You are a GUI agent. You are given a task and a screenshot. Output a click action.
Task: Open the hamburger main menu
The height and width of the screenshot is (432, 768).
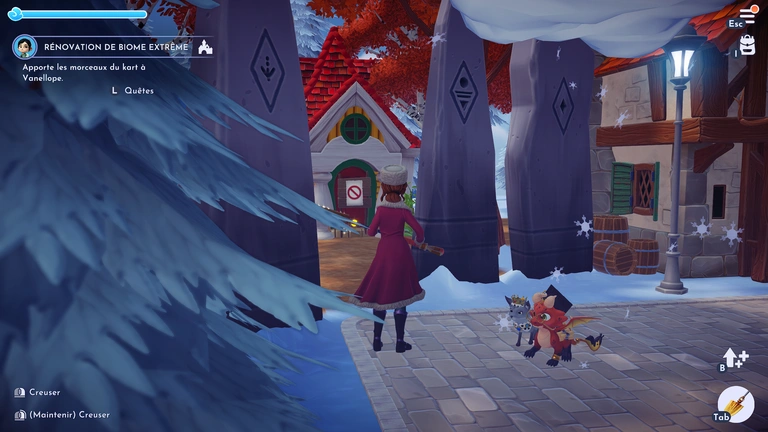(746, 15)
